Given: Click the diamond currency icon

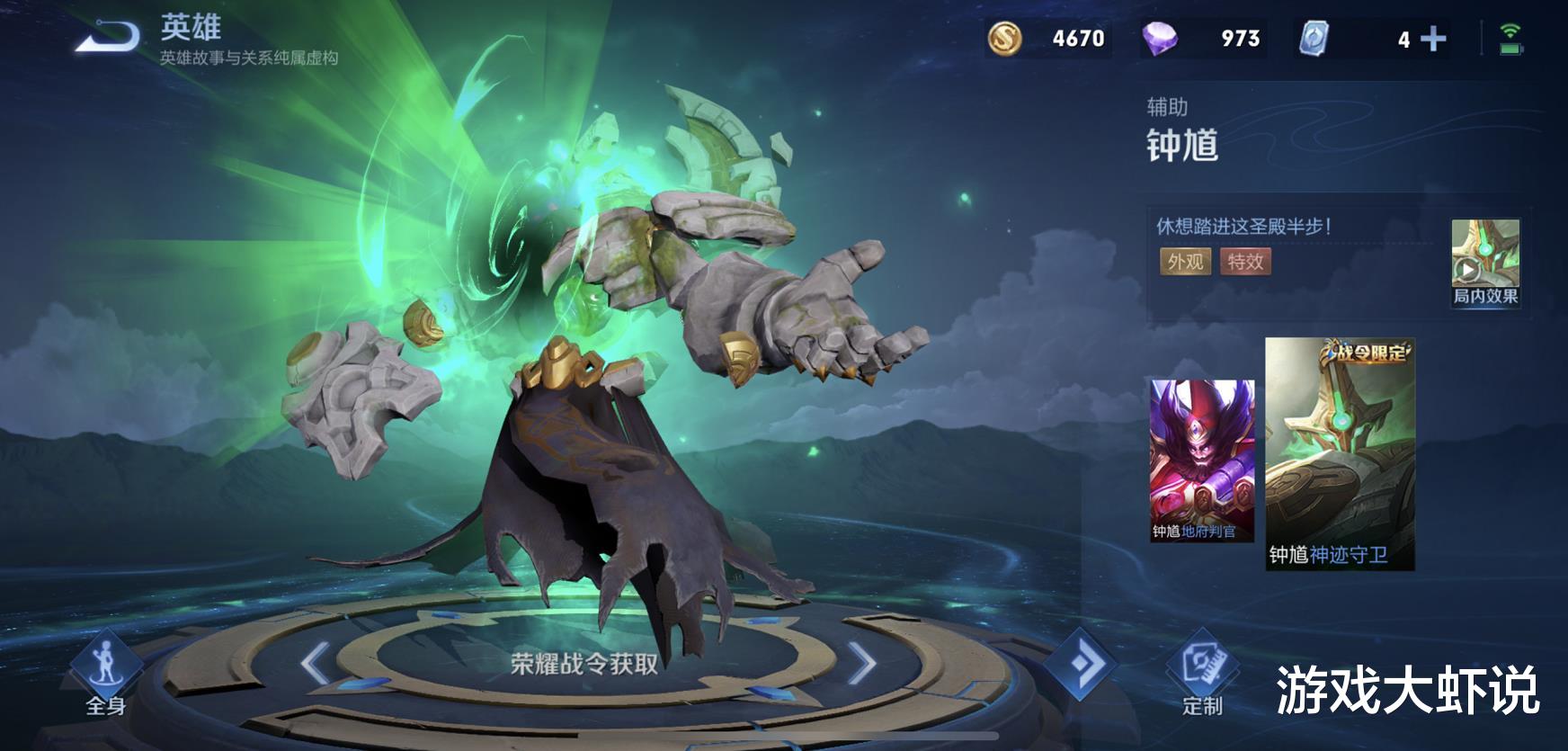Looking at the screenshot, I should tap(1160, 38).
